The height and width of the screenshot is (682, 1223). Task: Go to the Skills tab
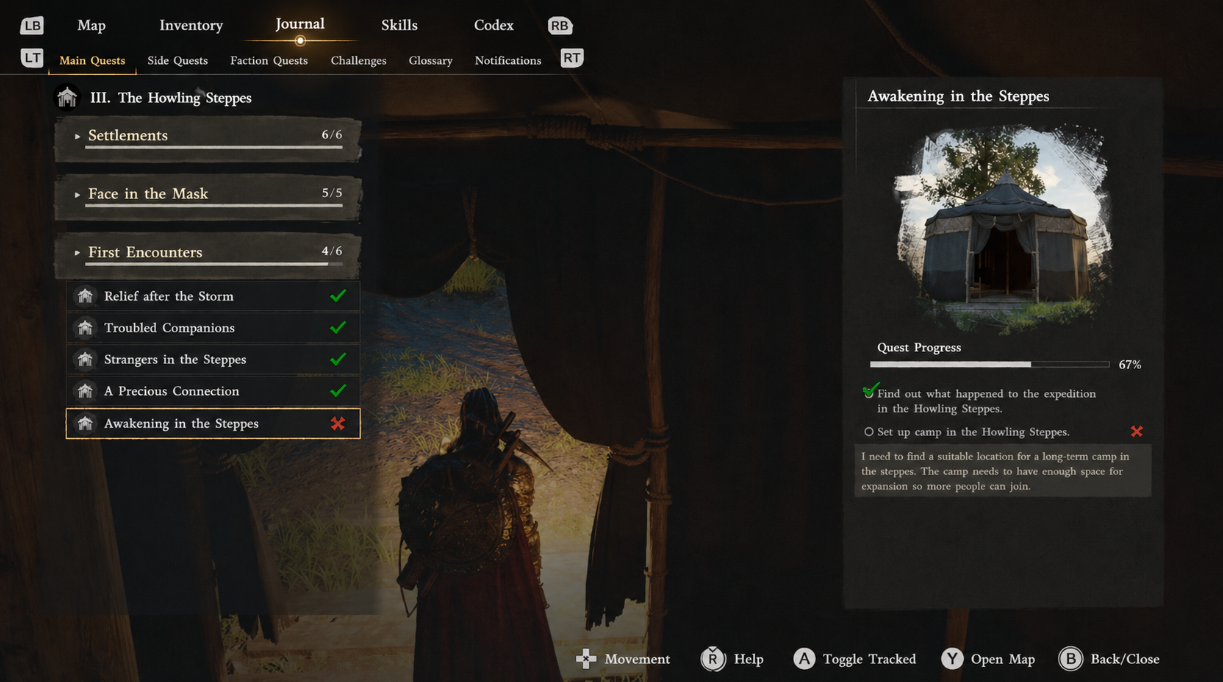coord(399,25)
